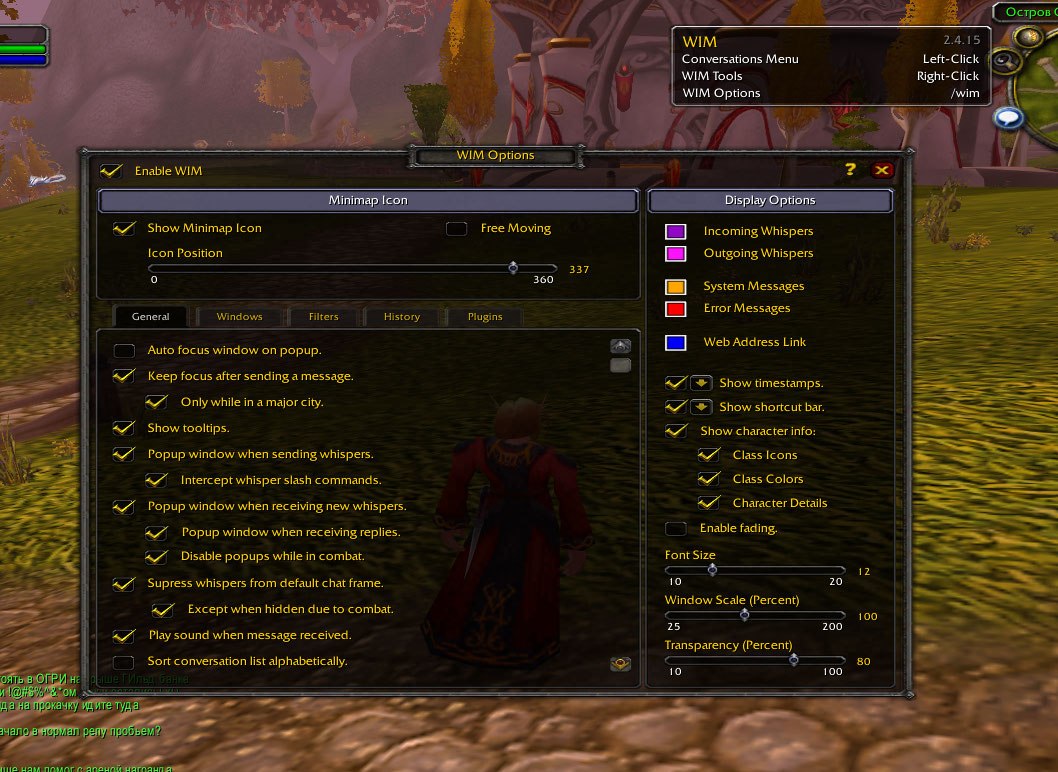Enable Auto focus window on popup
This screenshot has height=772, width=1058.
124,351
